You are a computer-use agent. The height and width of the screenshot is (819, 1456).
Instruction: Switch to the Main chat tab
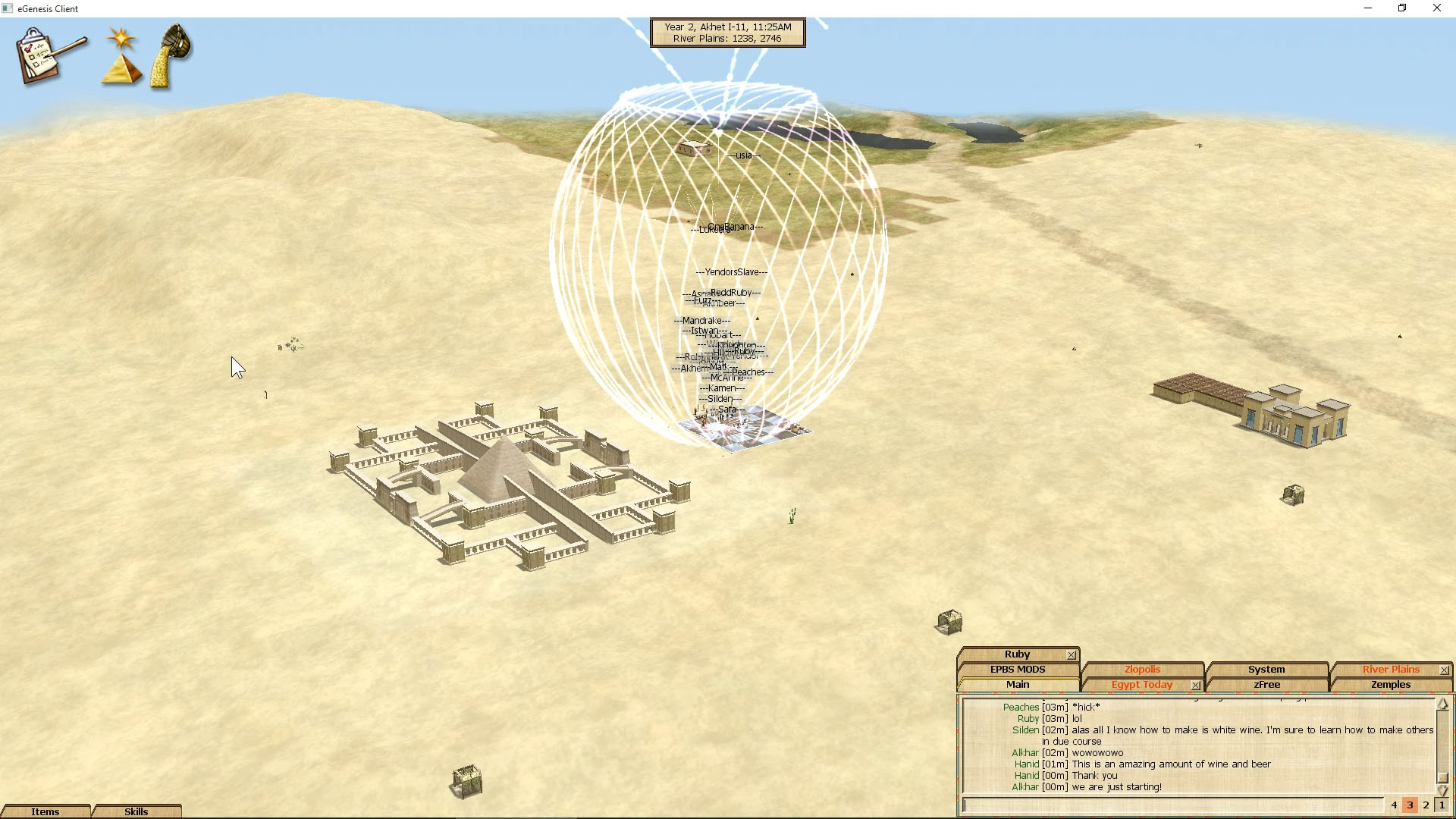(1017, 685)
